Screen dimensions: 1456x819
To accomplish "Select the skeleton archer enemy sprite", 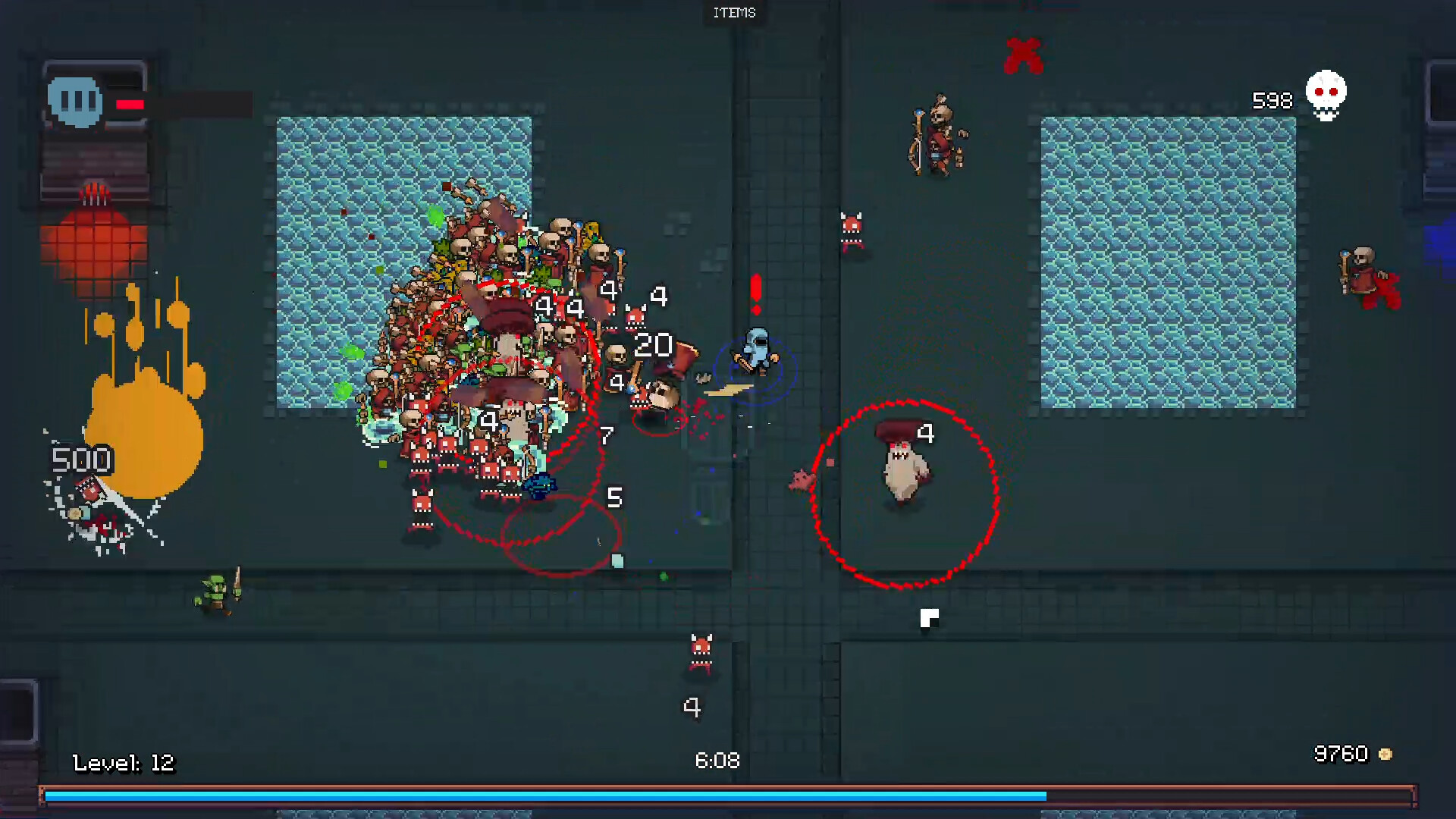I will 939,136.
